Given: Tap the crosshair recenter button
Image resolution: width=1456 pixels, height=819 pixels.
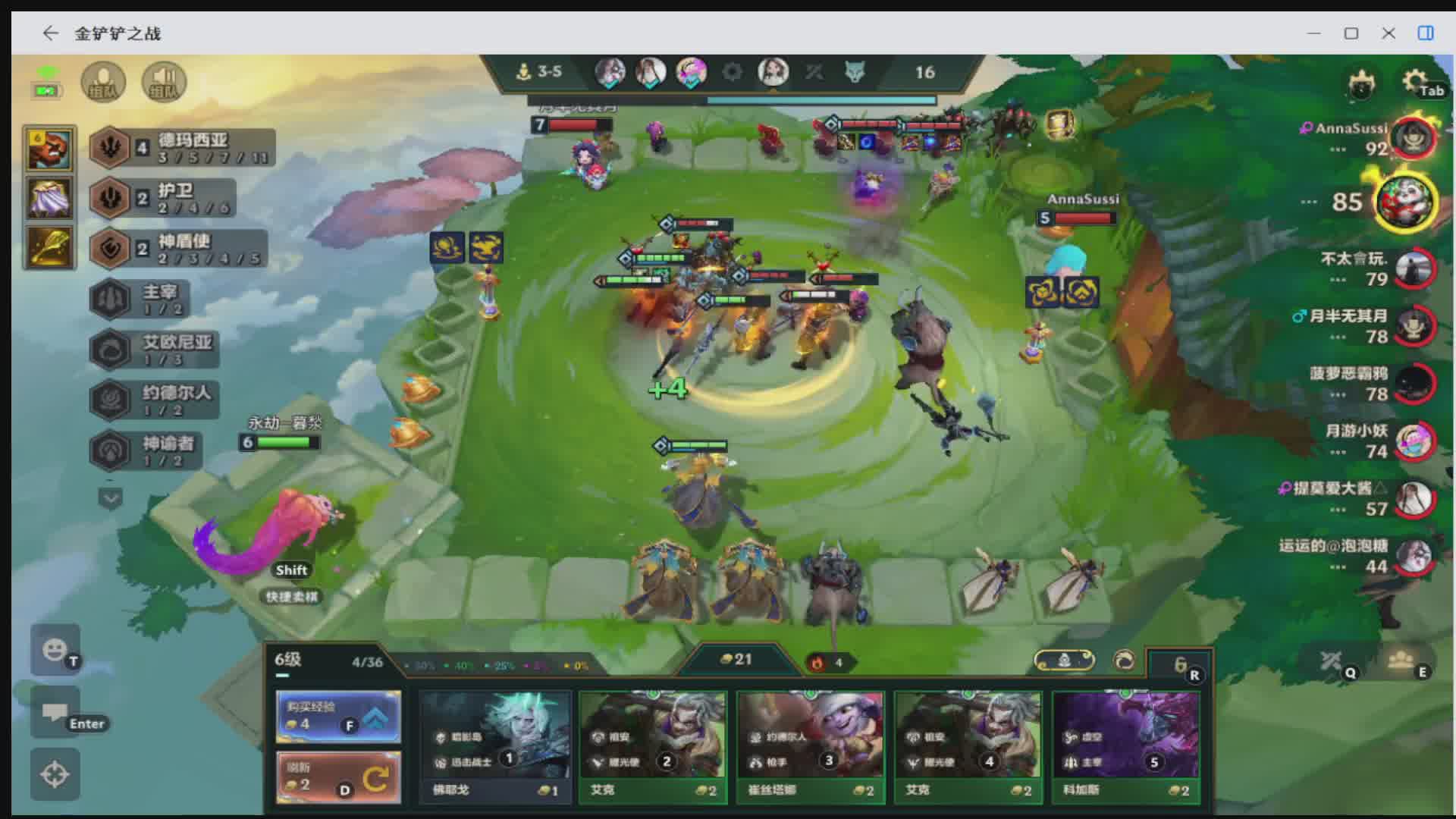Looking at the screenshot, I should click(55, 774).
